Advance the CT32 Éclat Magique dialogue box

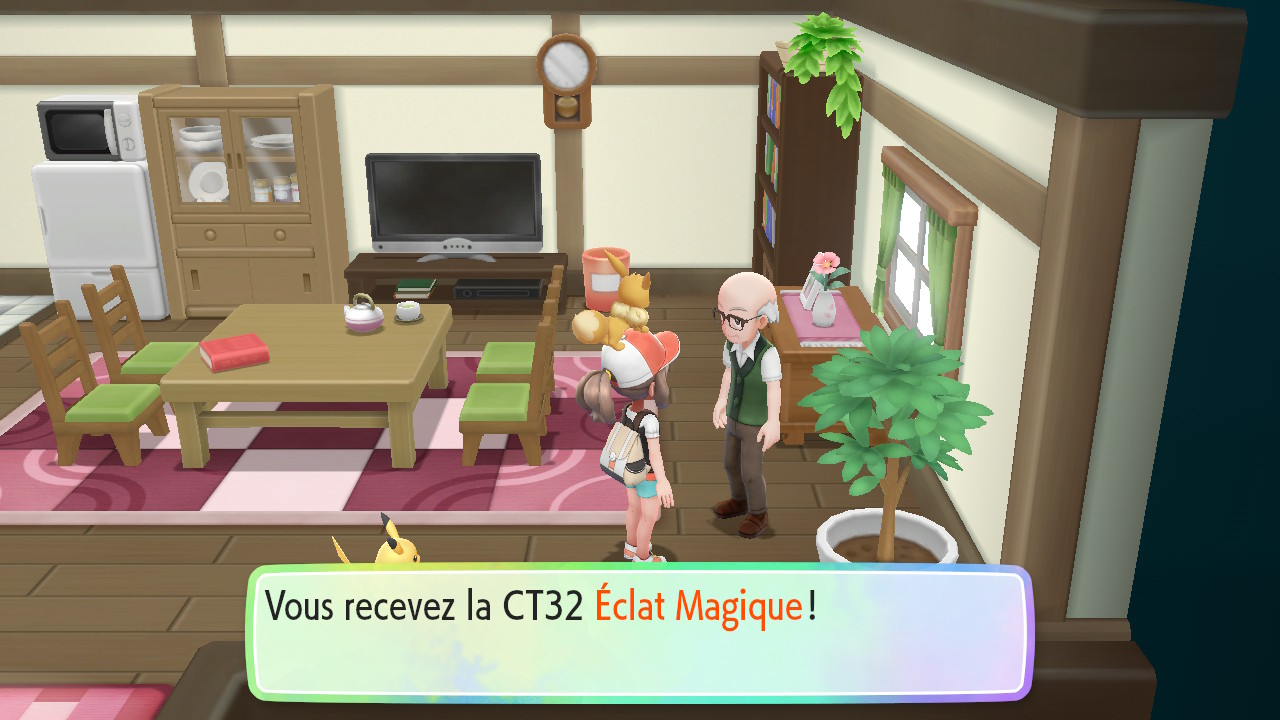click(x=640, y=632)
